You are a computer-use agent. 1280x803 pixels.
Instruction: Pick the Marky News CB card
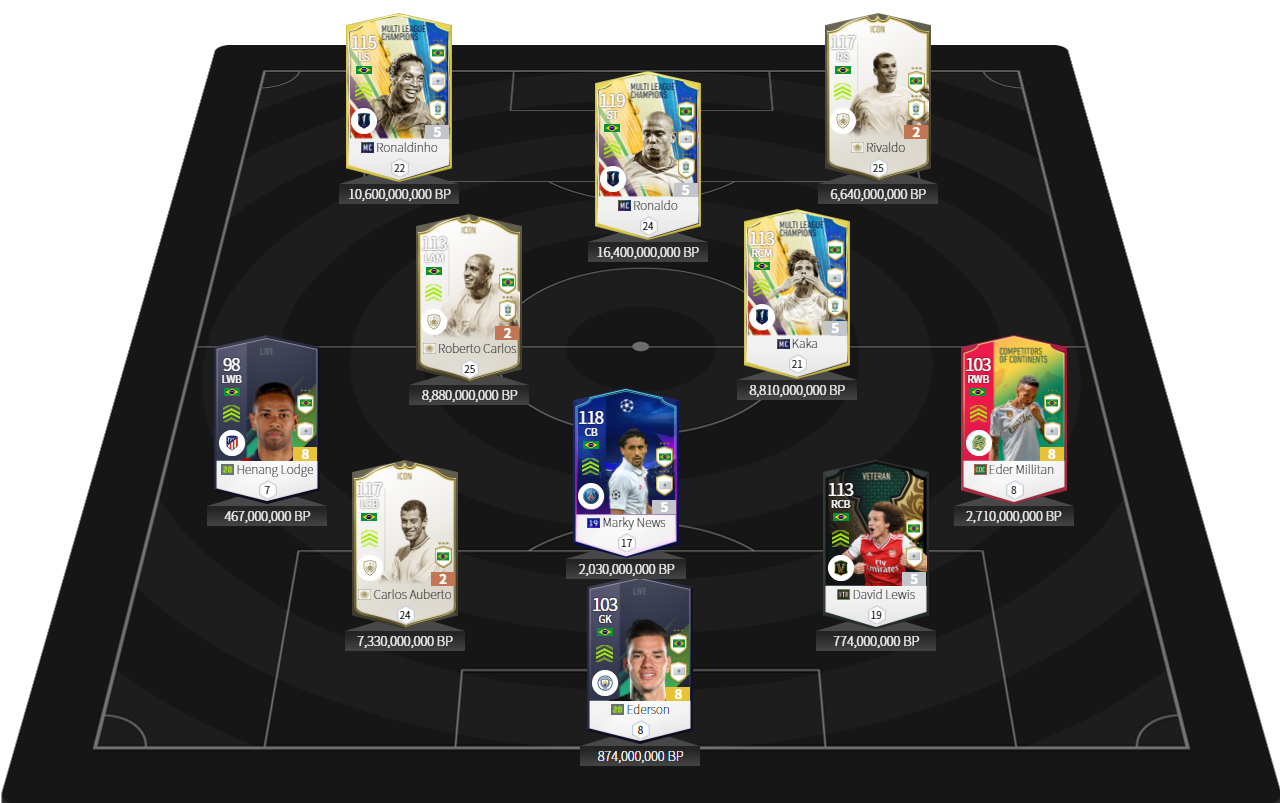tap(626, 465)
